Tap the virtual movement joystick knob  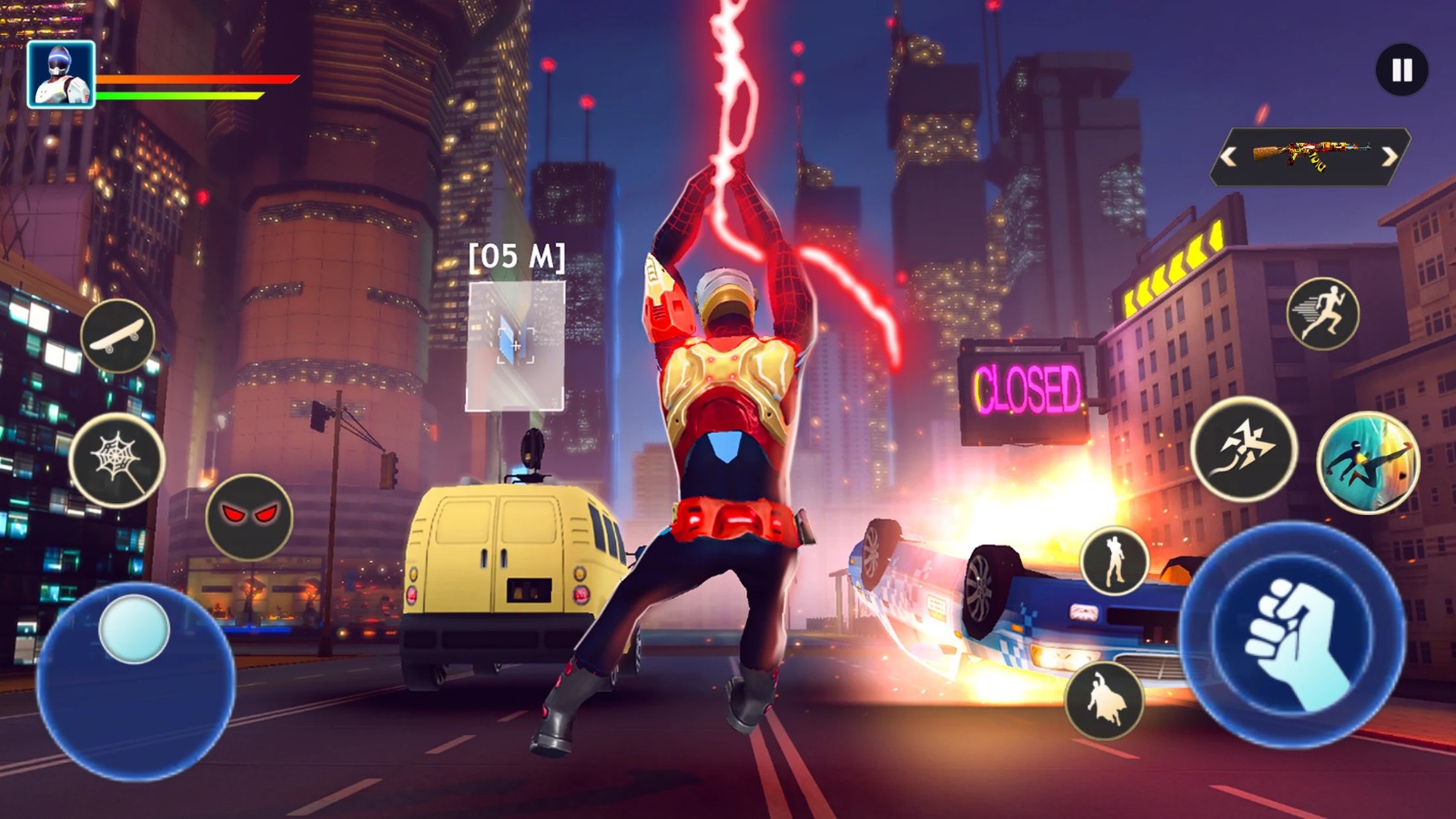point(134,629)
